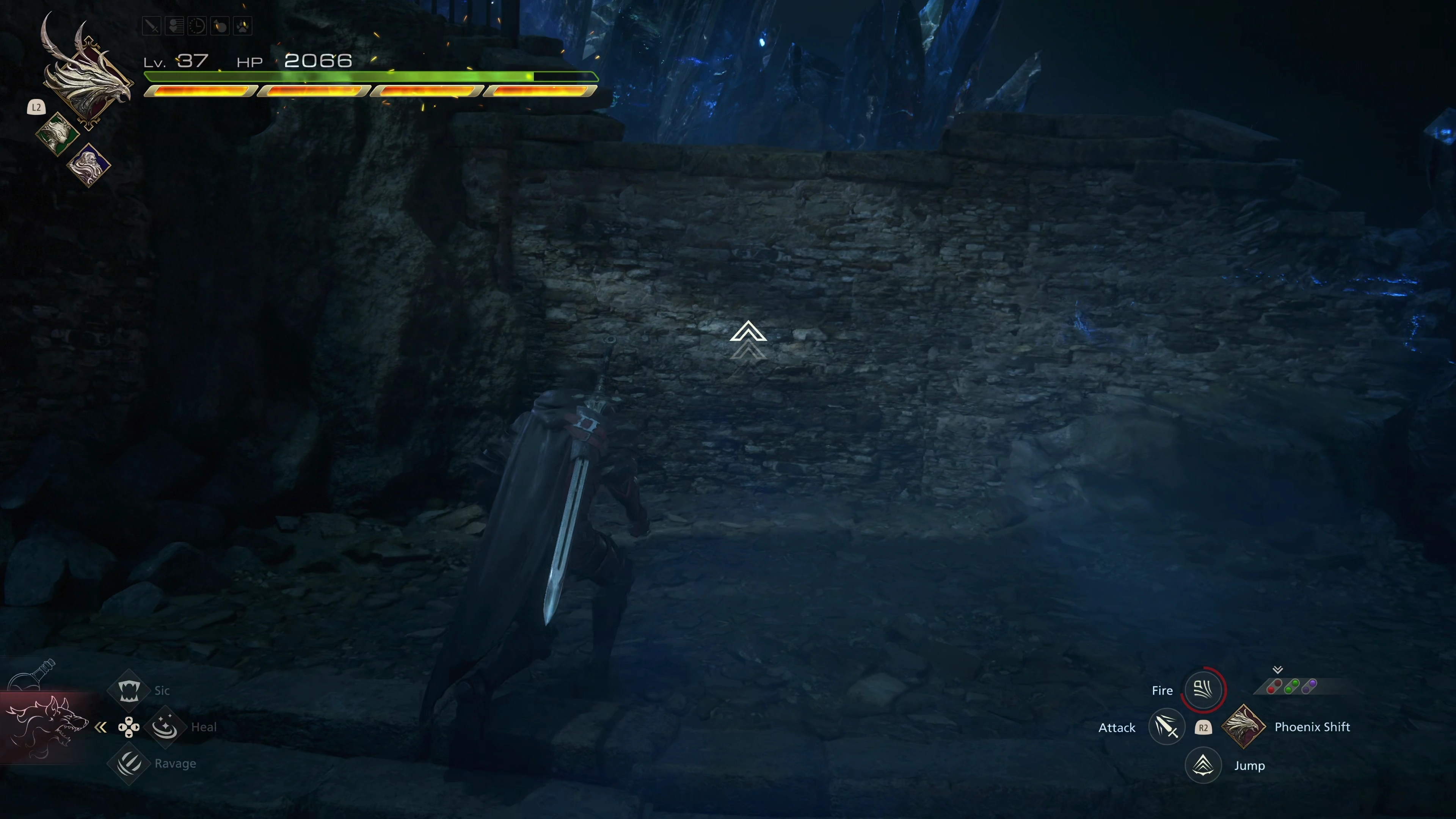Click the paw print status icon
The height and width of the screenshot is (819, 1456).
pyautogui.click(x=243, y=26)
